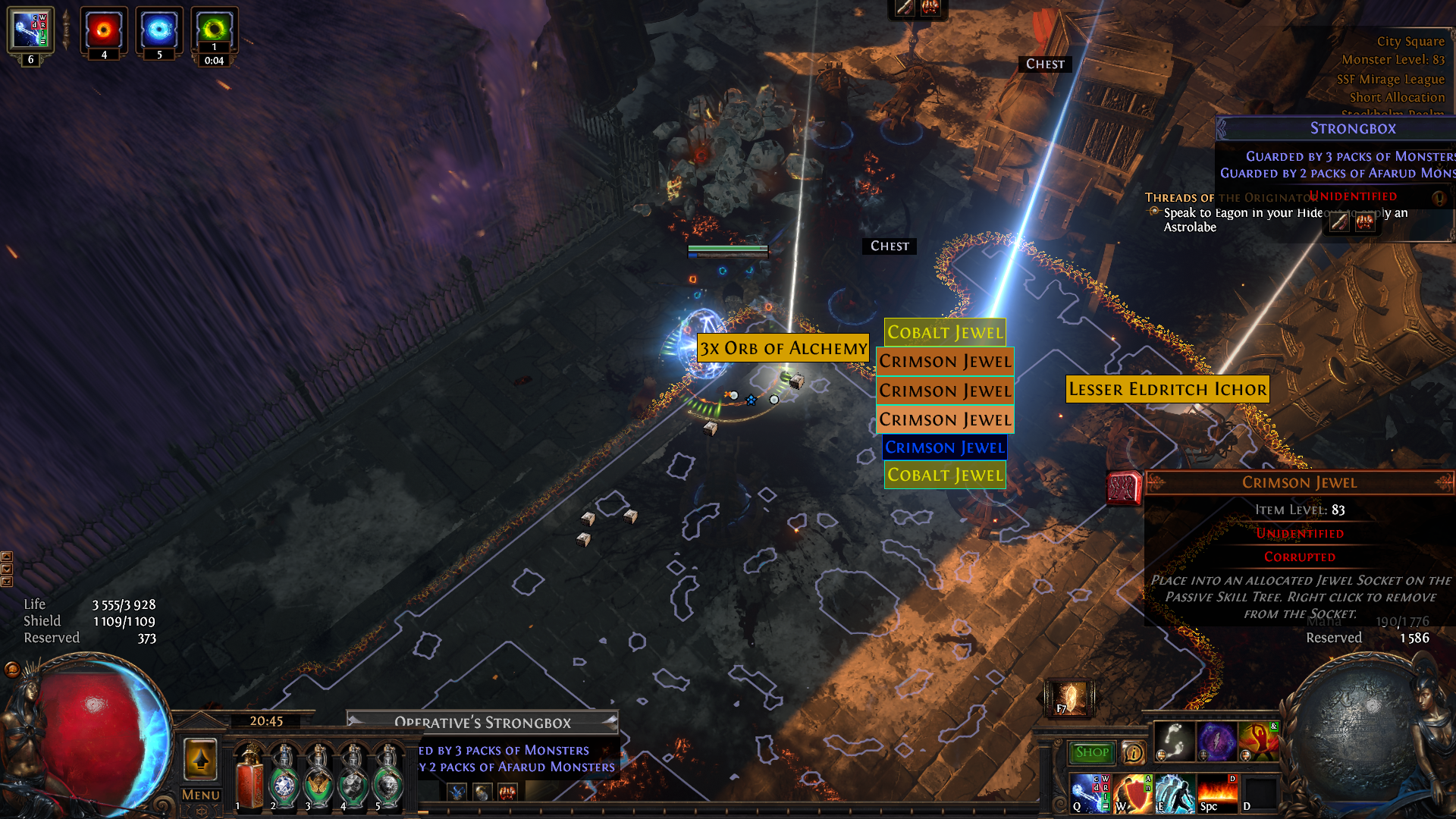
Task: Select the green orb buff with timer
Action: tap(214, 30)
